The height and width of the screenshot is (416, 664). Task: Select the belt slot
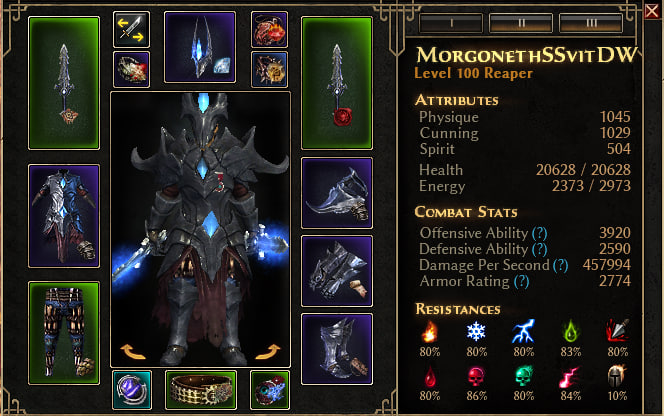click(x=200, y=390)
